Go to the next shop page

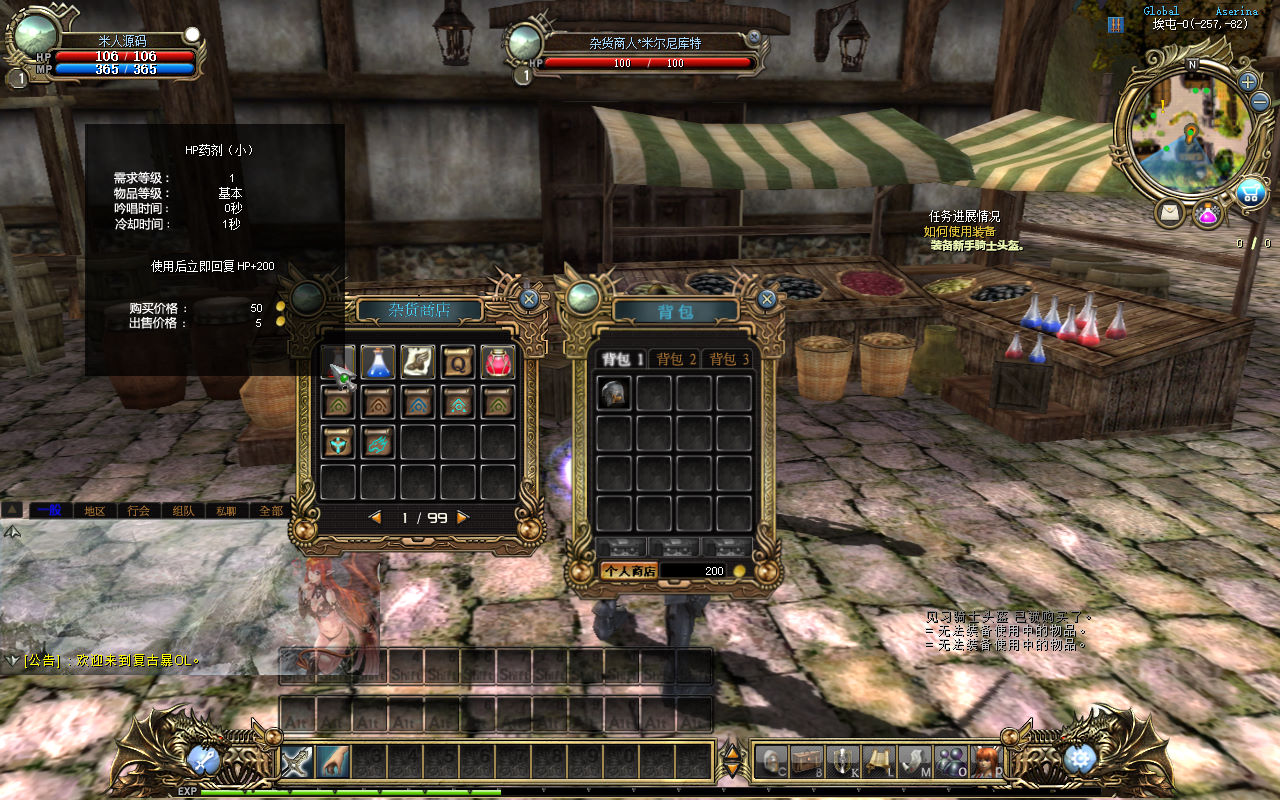[x=462, y=518]
